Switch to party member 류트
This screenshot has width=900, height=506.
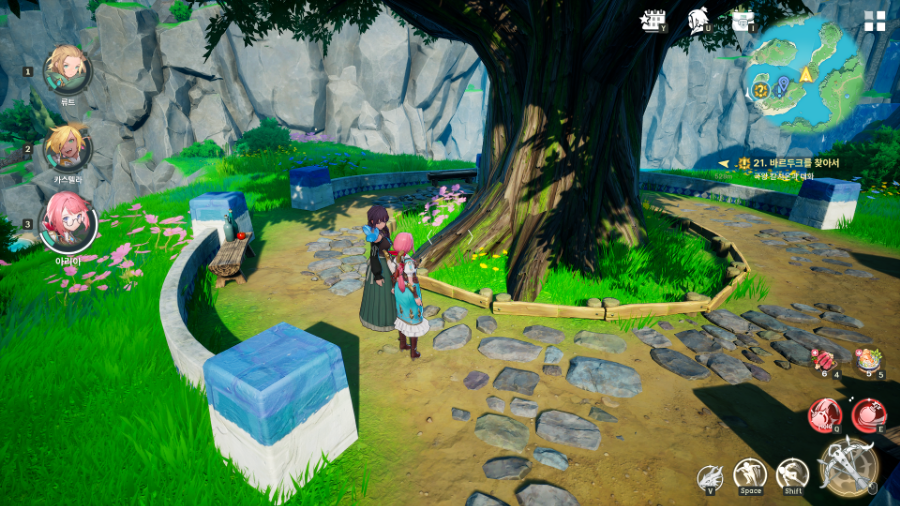point(68,69)
